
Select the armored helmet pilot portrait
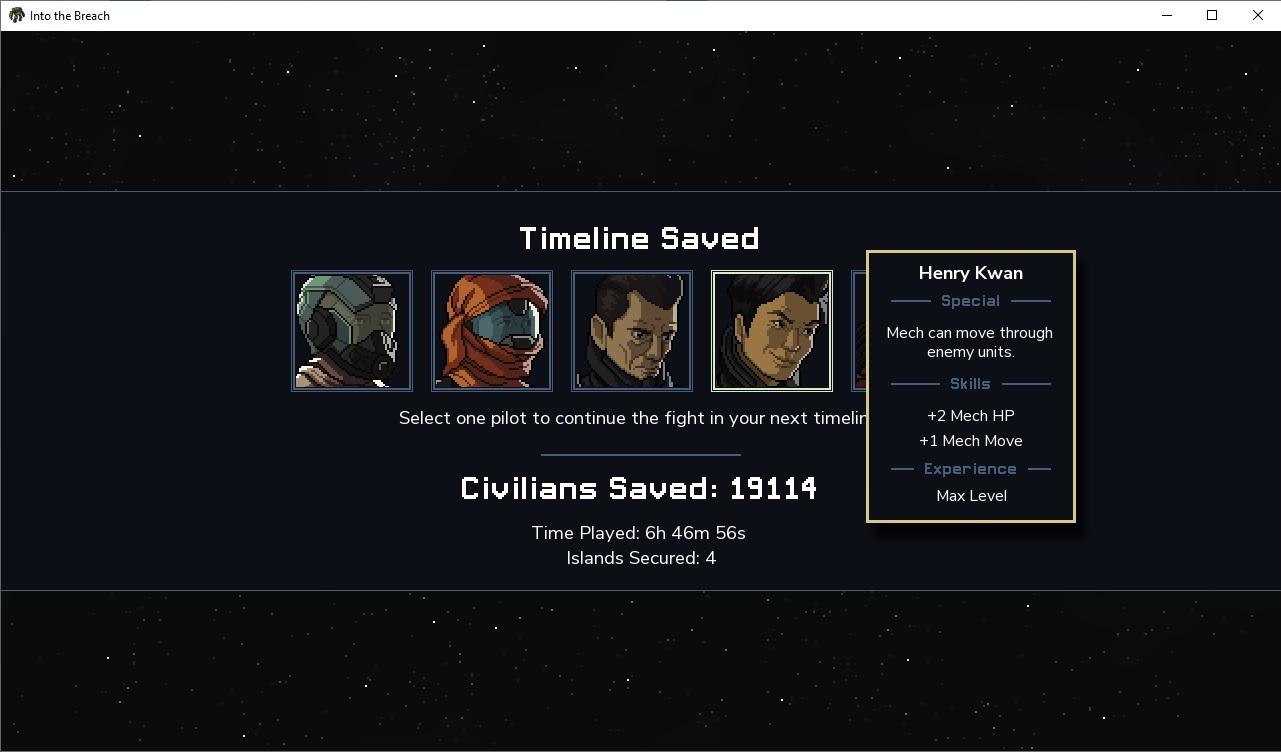point(351,330)
